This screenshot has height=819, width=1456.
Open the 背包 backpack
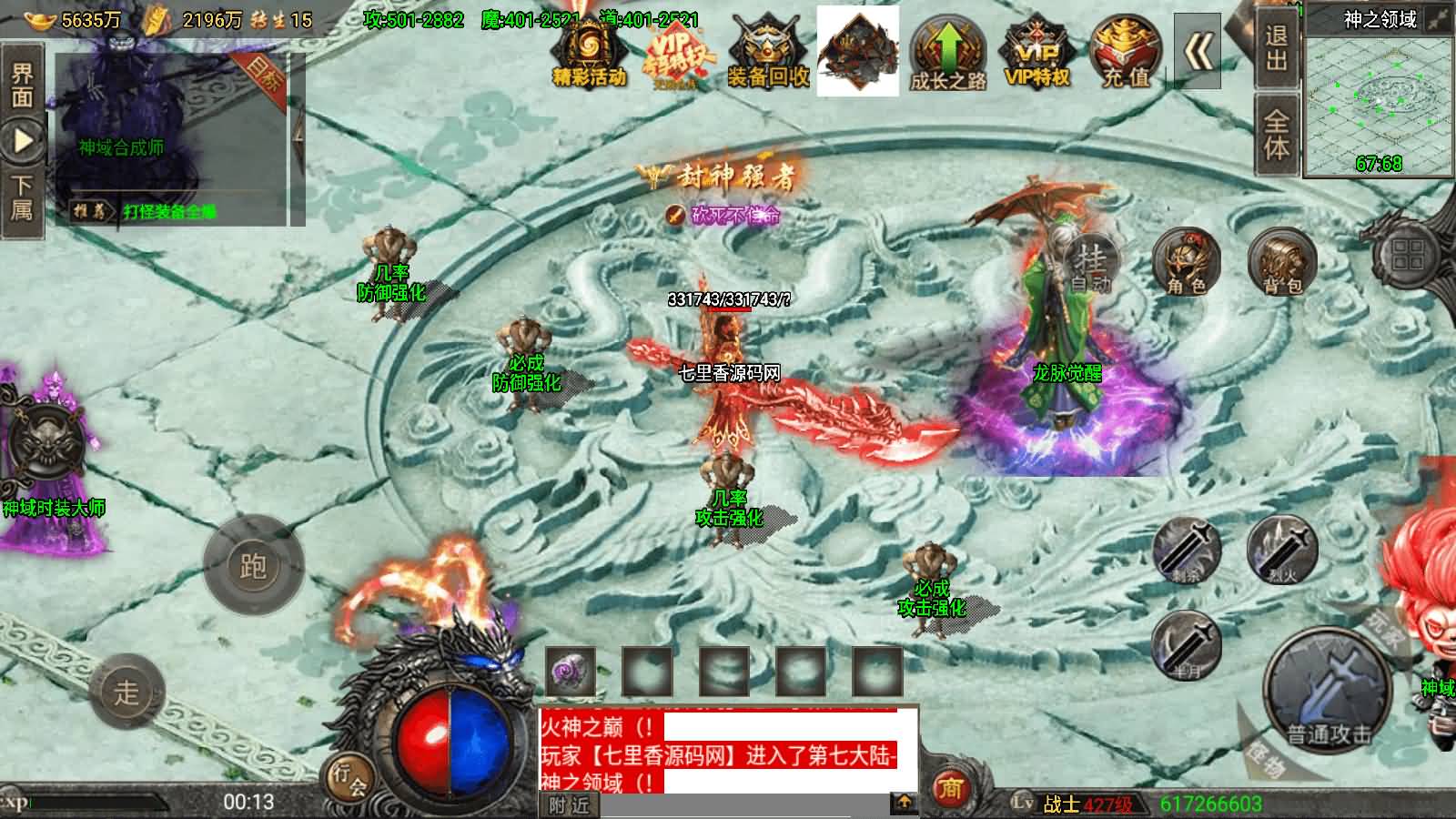point(1282,262)
